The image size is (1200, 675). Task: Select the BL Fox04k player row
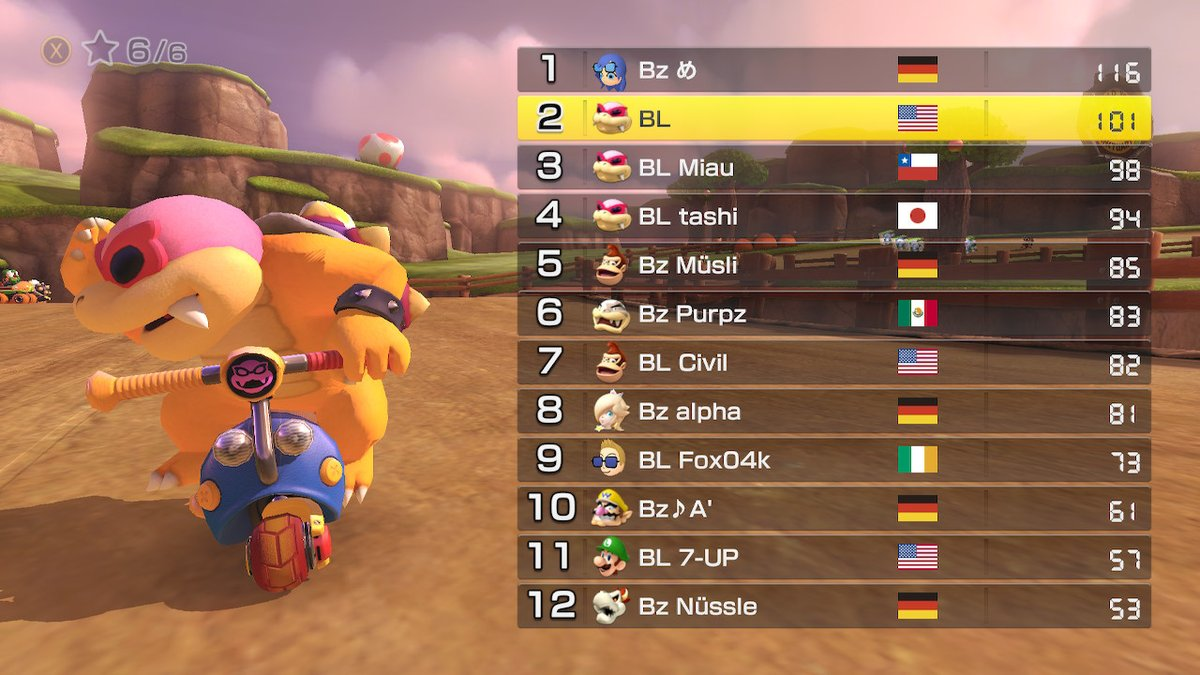click(833, 460)
